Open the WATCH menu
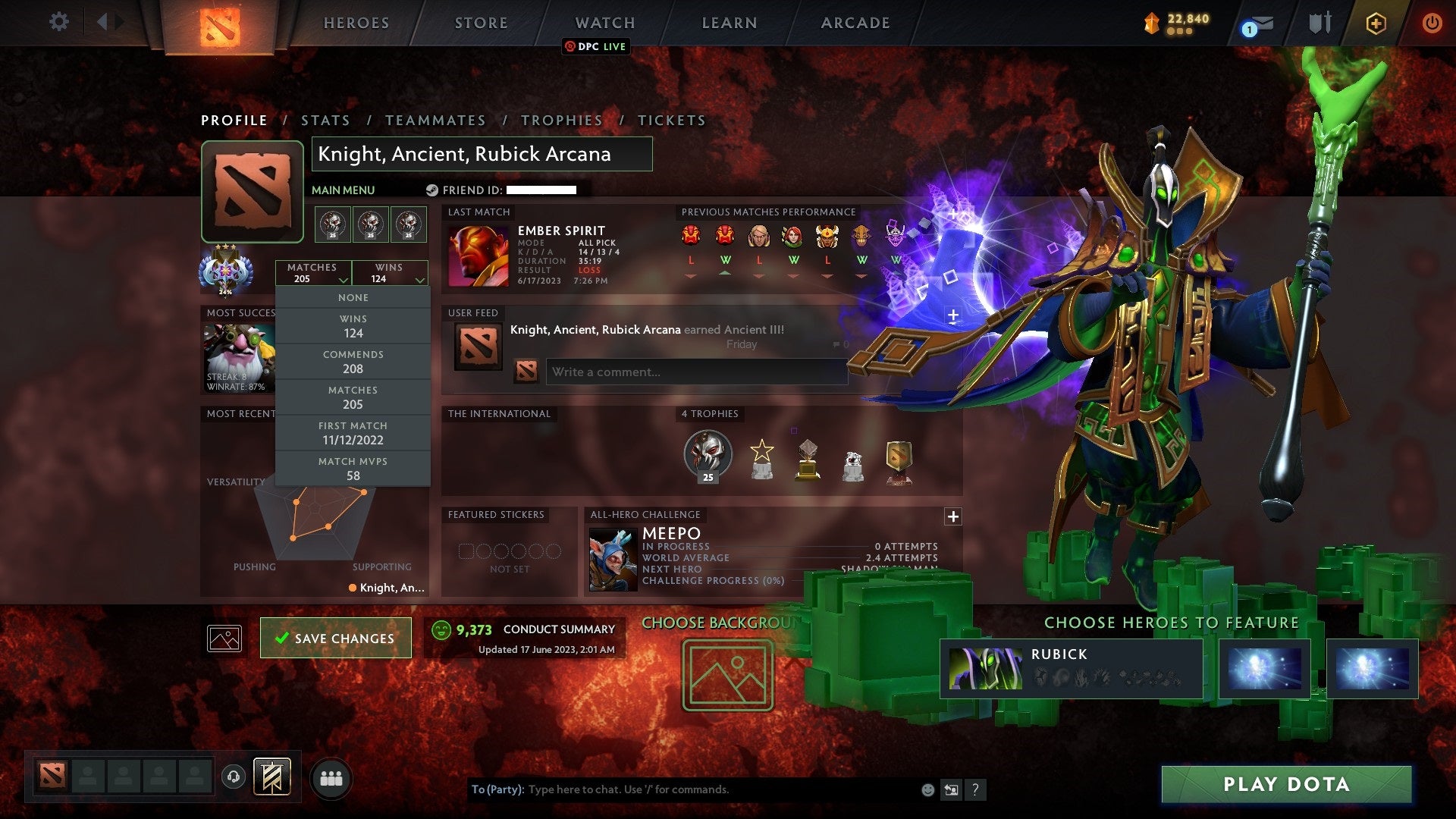1456x819 pixels. [x=605, y=23]
